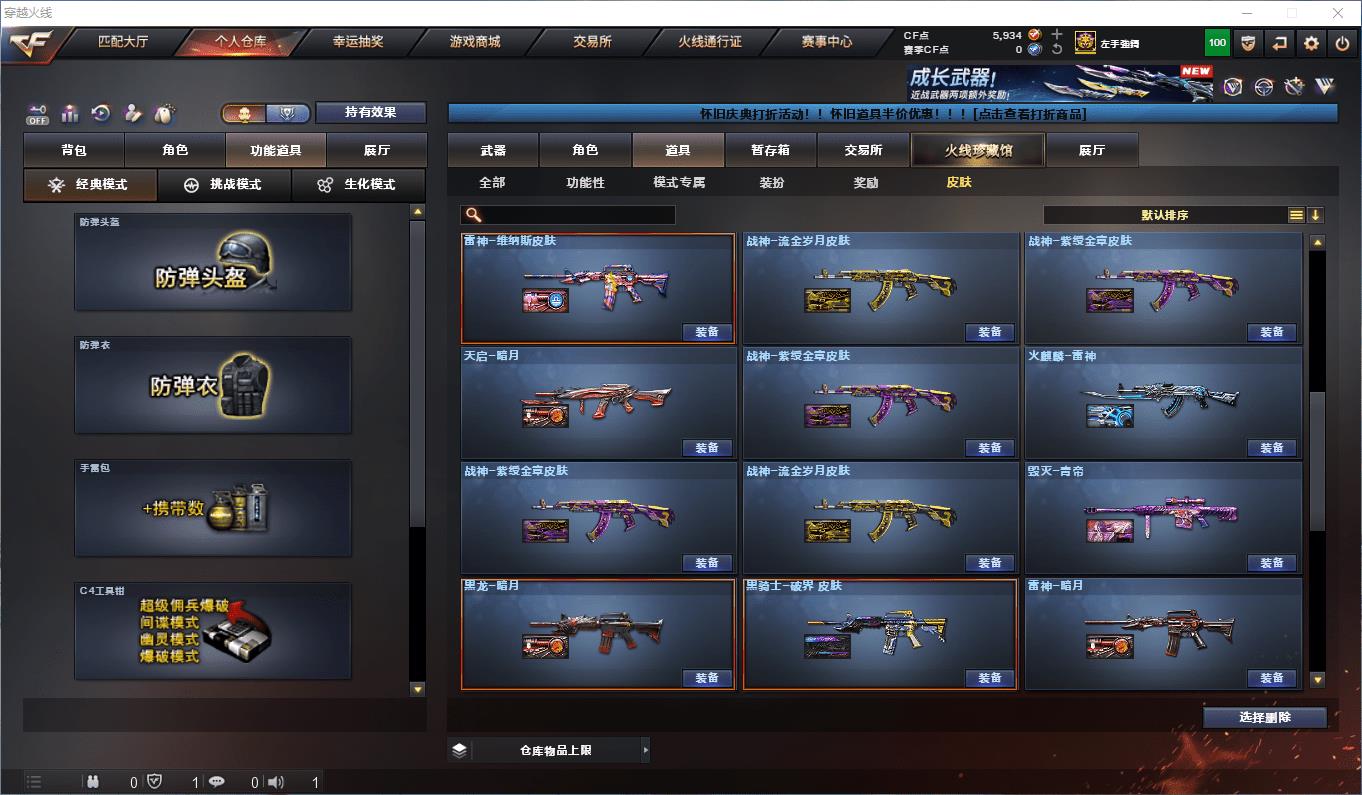Go to 幸运抽奖 lucky draw

357,42
